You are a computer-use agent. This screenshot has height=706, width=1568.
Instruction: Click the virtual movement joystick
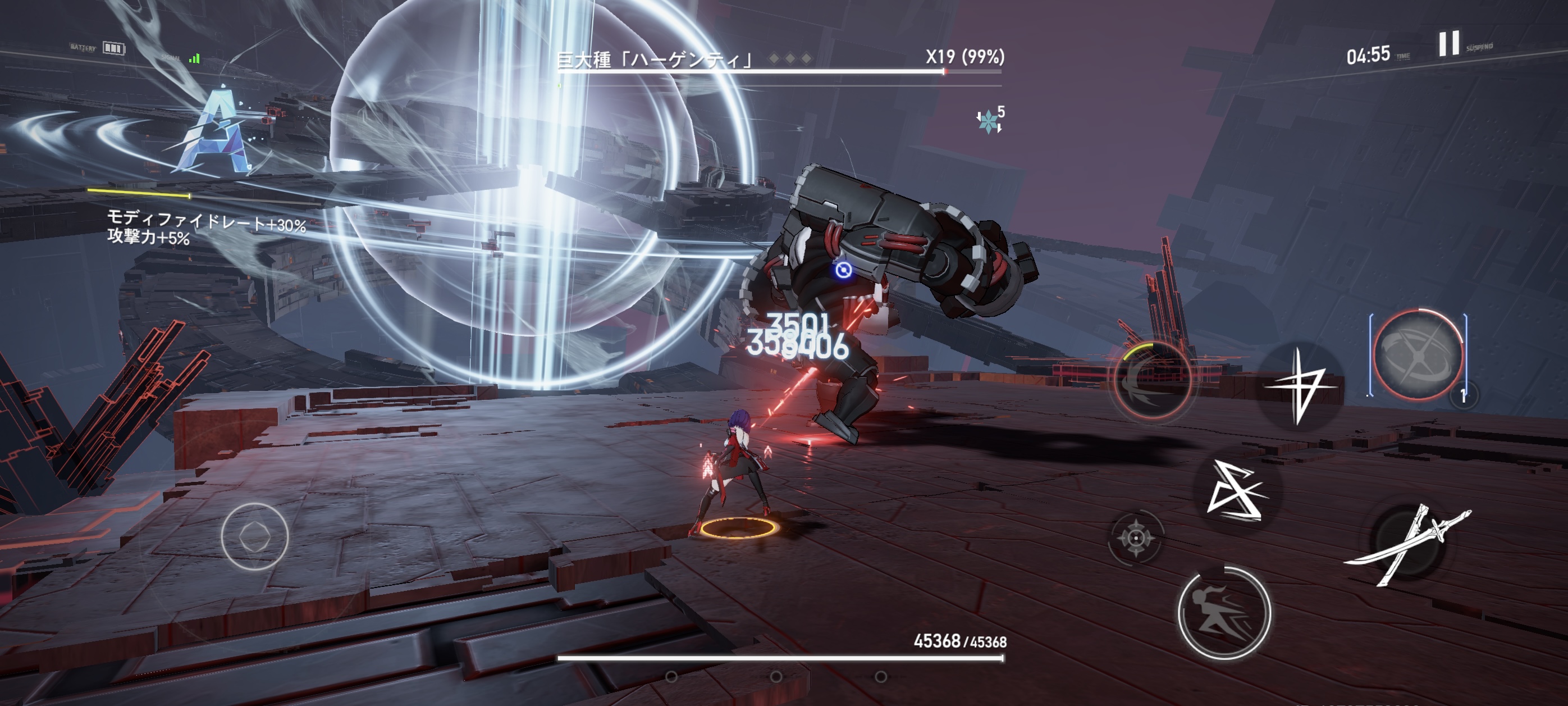tap(254, 536)
